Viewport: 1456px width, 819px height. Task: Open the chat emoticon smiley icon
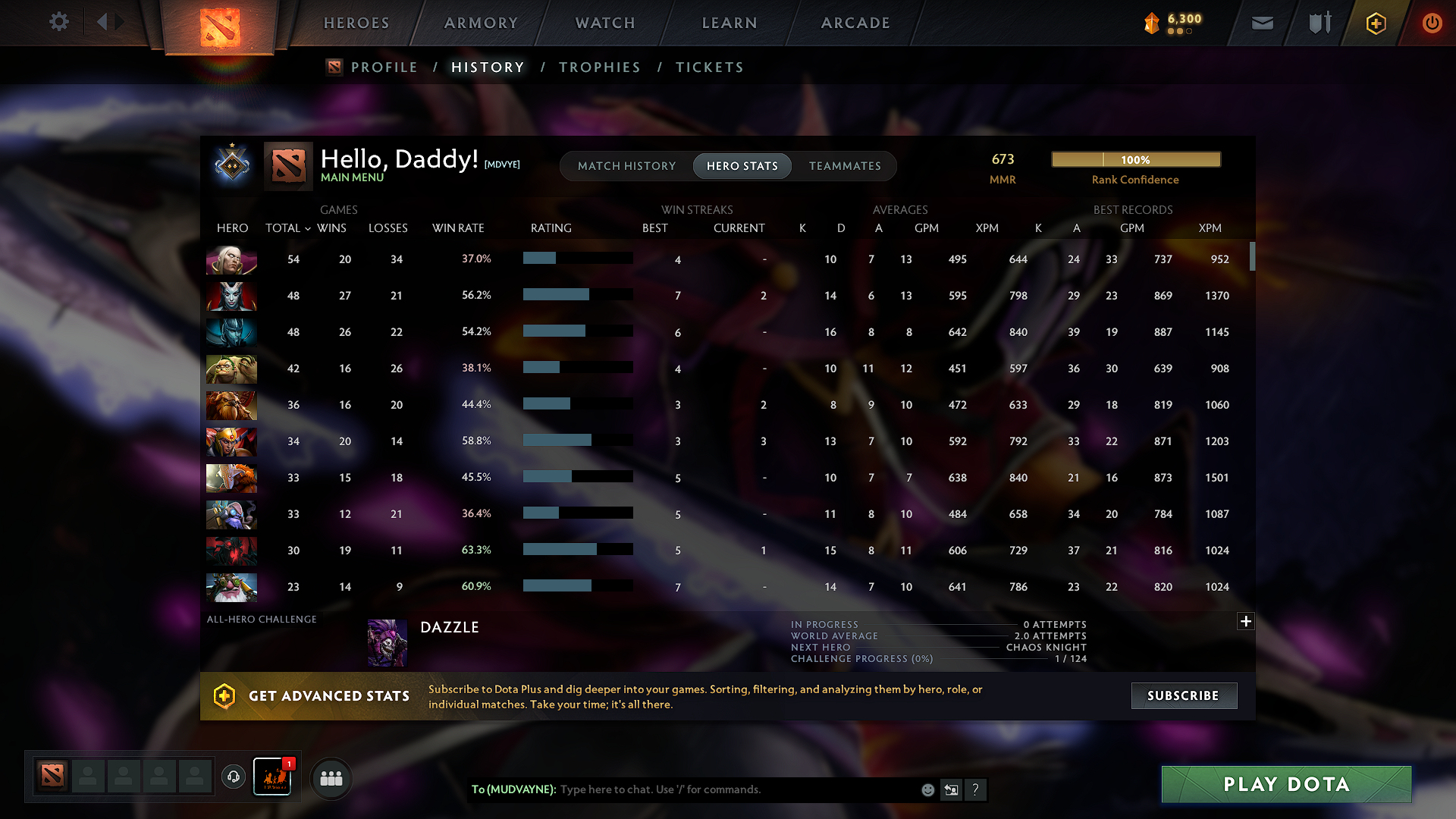click(927, 789)
